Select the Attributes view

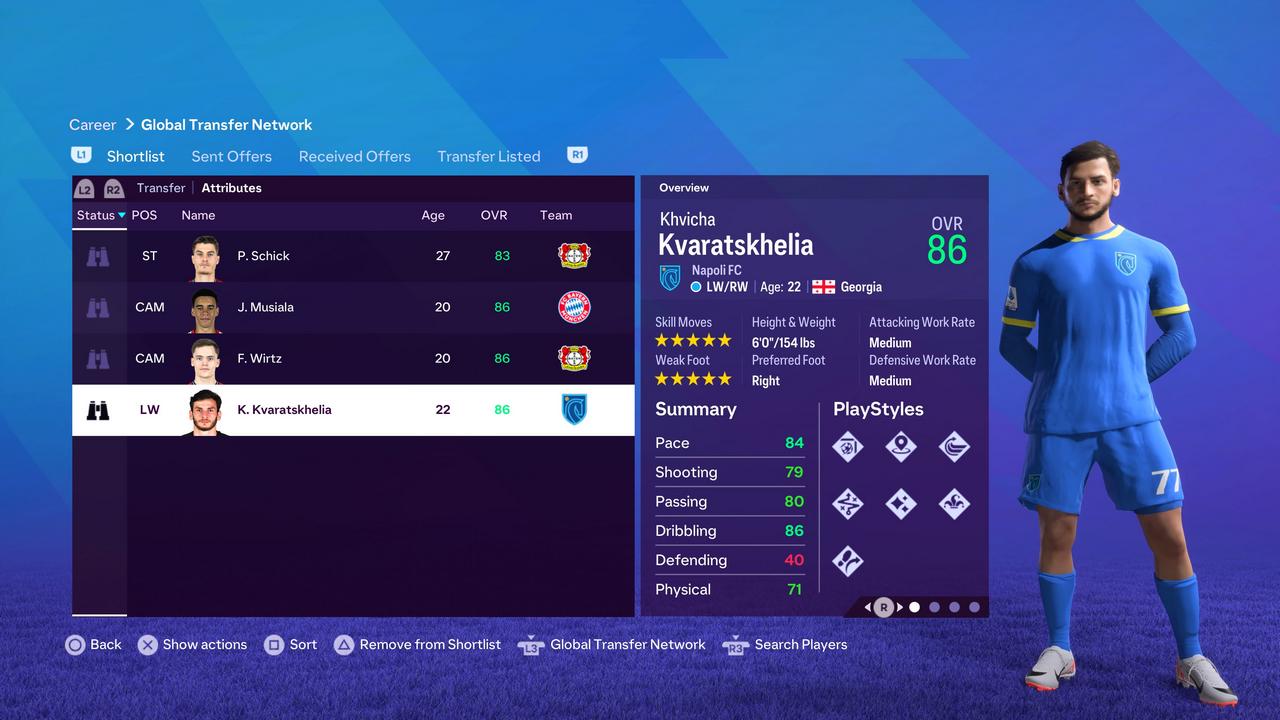click(x=231, y=188)
